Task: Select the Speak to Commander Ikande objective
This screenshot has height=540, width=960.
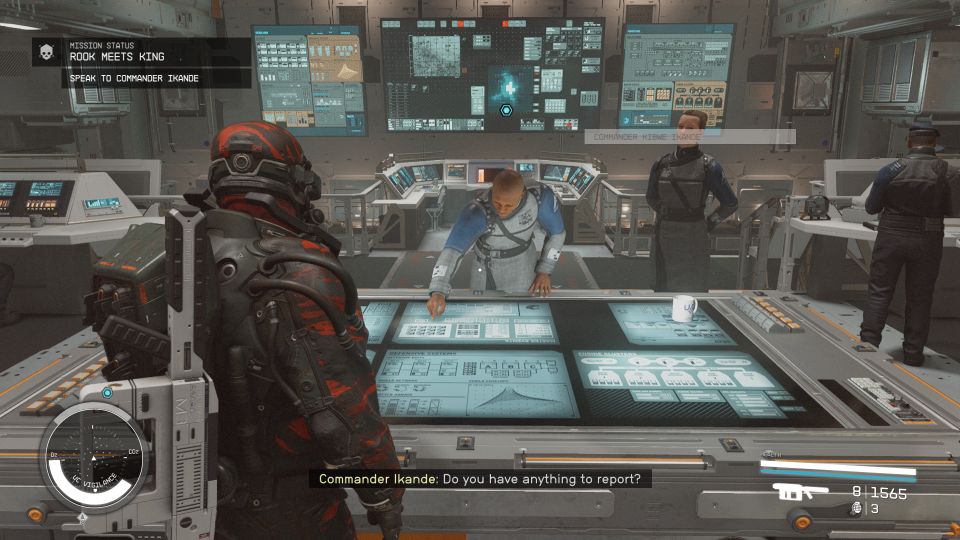Action: [x=133, y=78]
